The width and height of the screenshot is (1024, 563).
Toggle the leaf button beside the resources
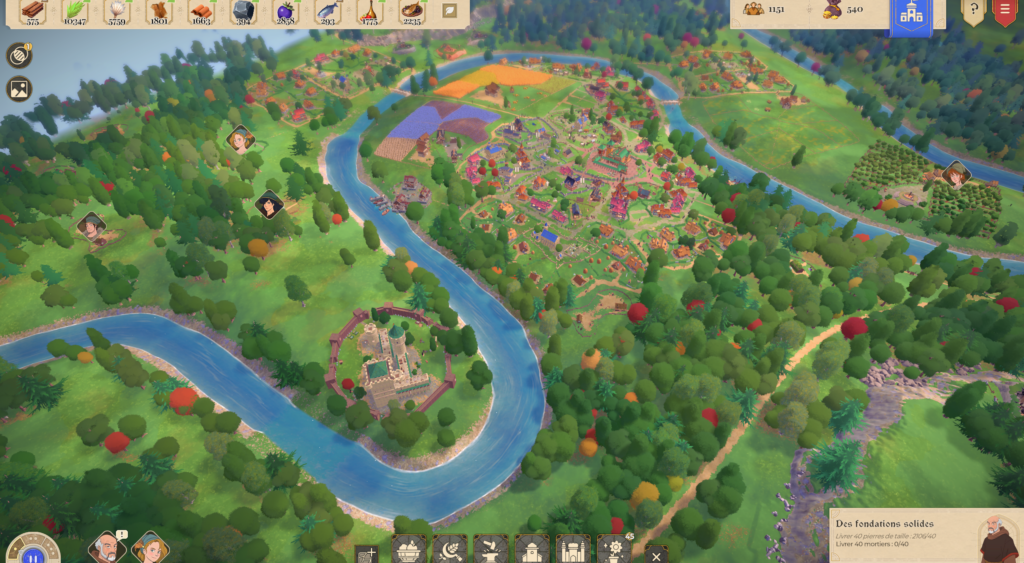click(450, 11)
